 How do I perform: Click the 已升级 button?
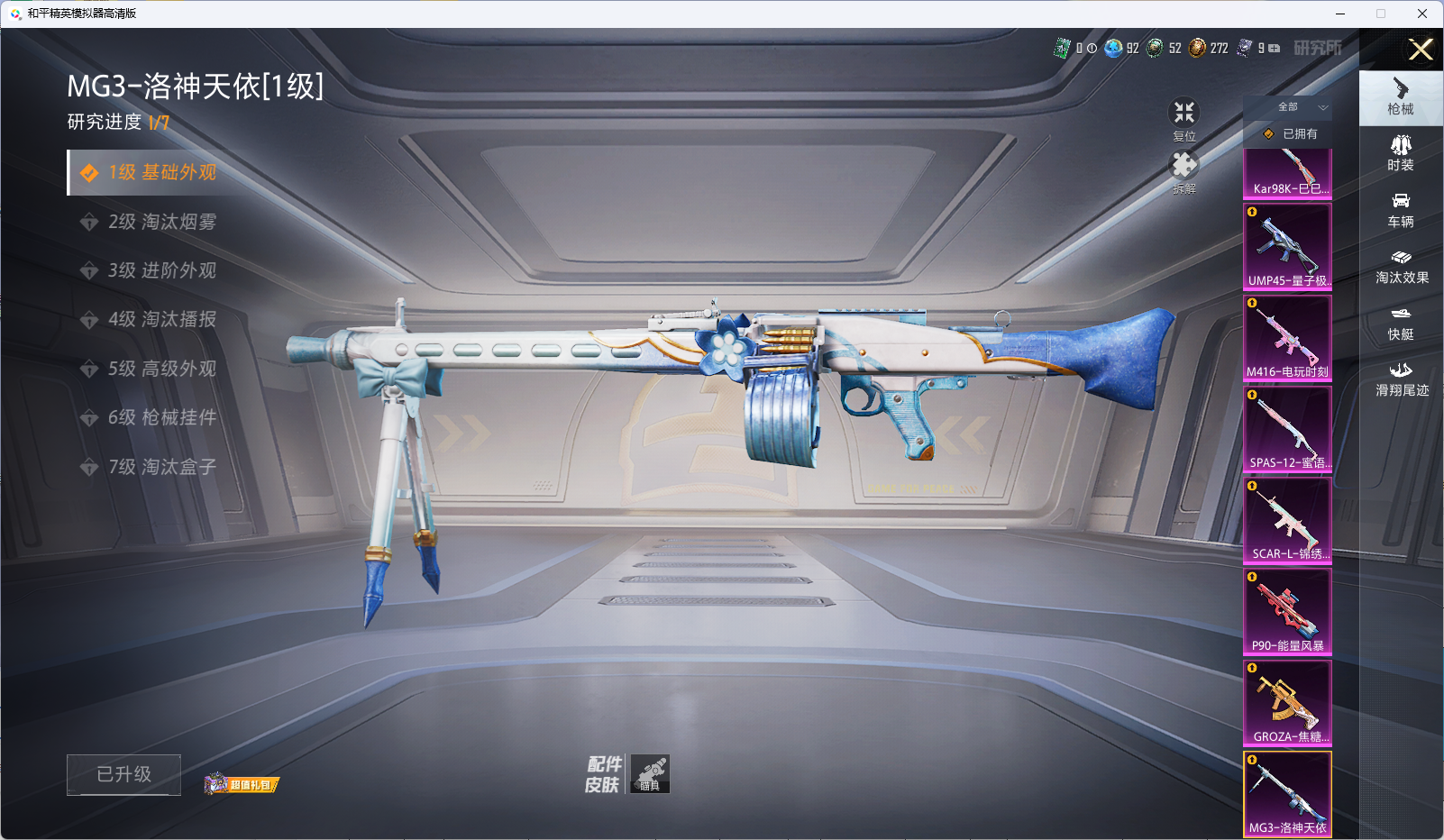(x=123, y=774)
